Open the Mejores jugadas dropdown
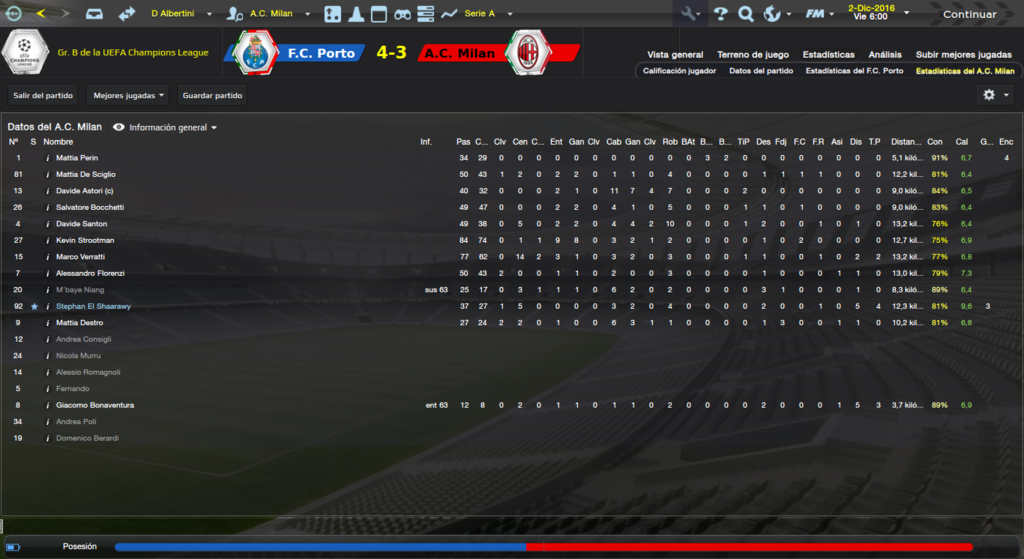This screenshot has height=559, width=1024. (128, 95)
